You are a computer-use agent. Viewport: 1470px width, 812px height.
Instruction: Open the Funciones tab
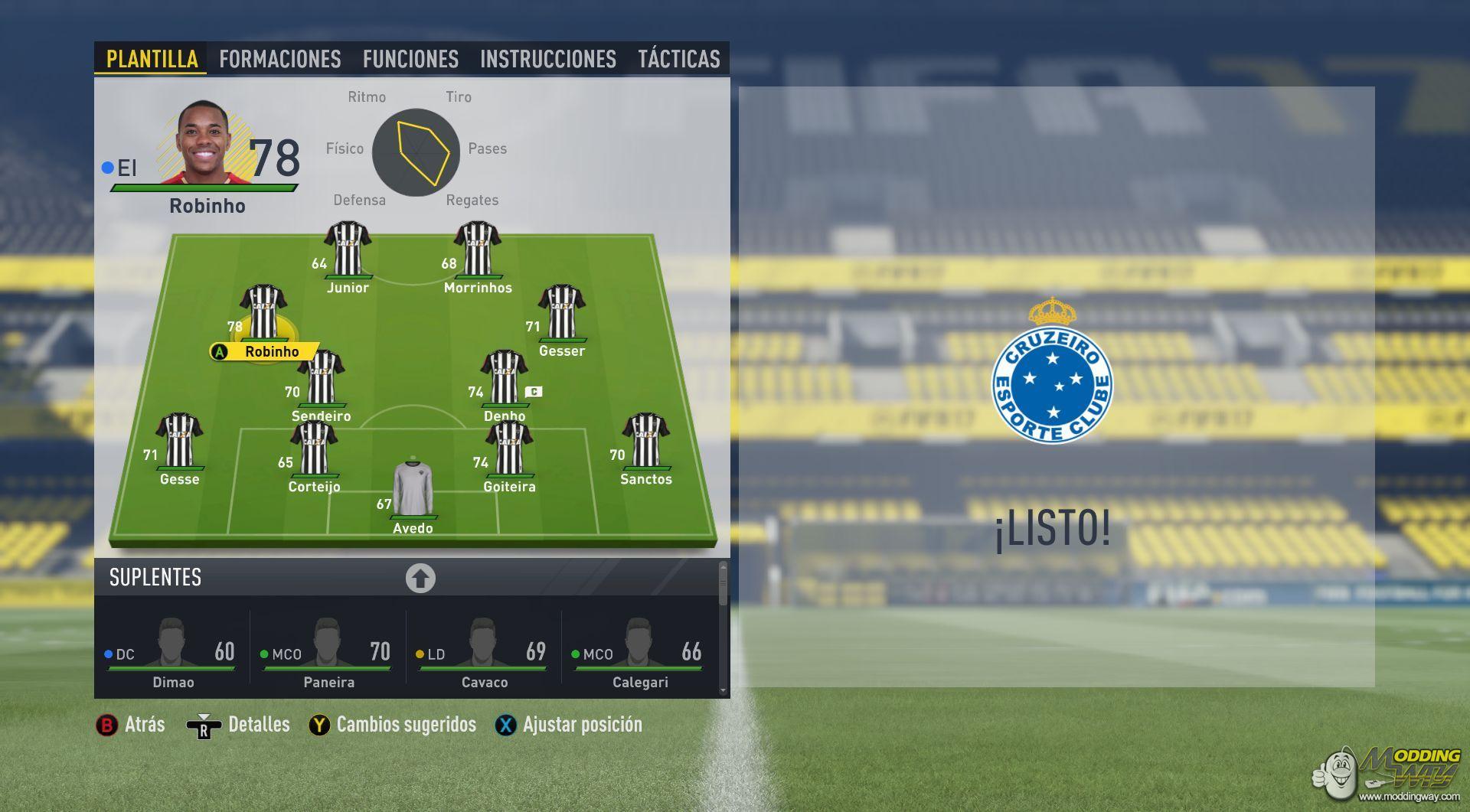[x=410, y=59]
